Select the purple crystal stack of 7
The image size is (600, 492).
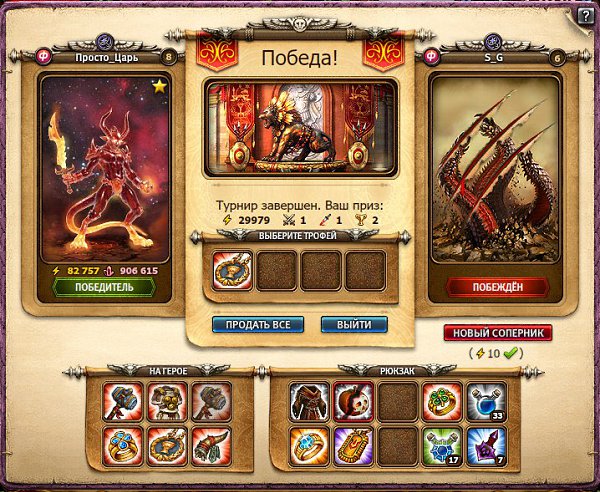[x=485, y=444]
